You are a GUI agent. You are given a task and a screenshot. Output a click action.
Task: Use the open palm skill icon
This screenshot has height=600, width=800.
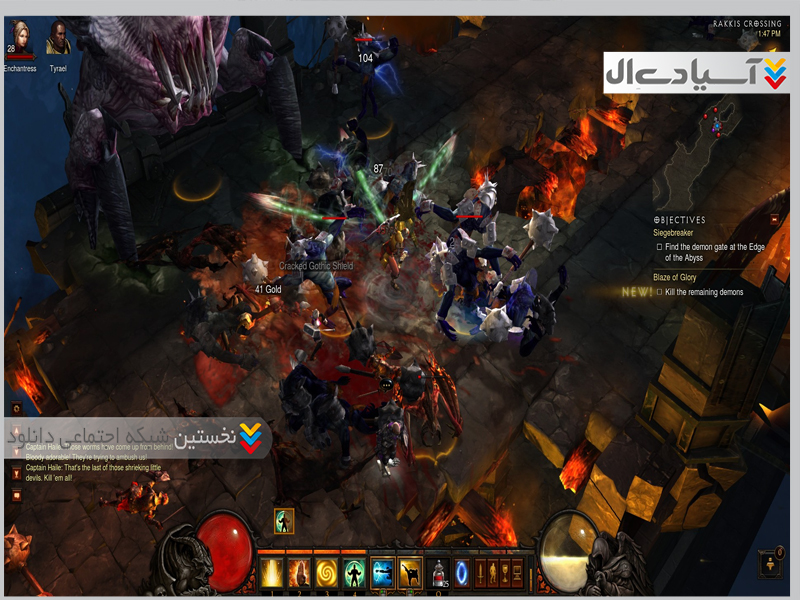pos(298,571)
